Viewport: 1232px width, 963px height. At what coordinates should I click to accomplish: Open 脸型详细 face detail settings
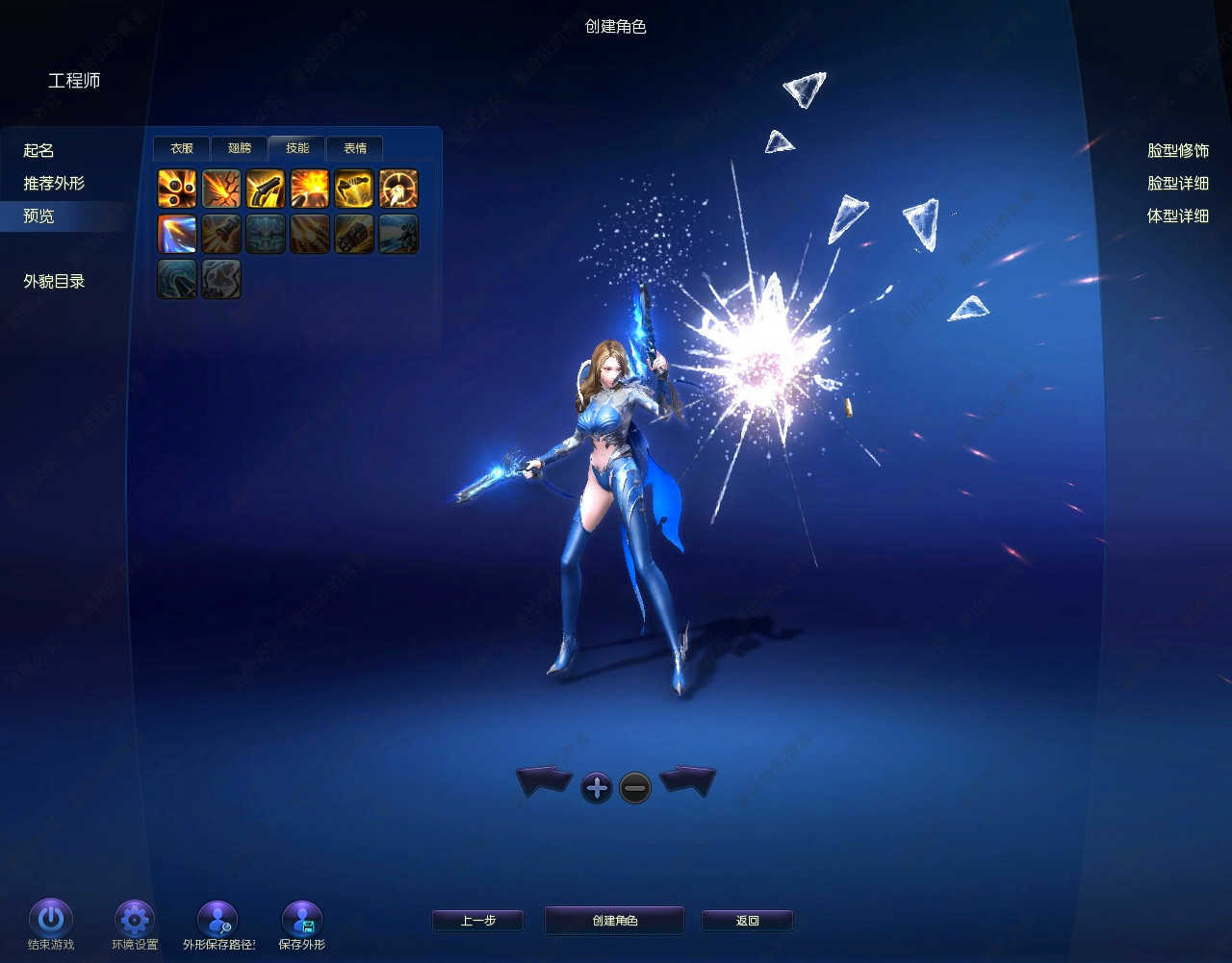pos(1177,184)
